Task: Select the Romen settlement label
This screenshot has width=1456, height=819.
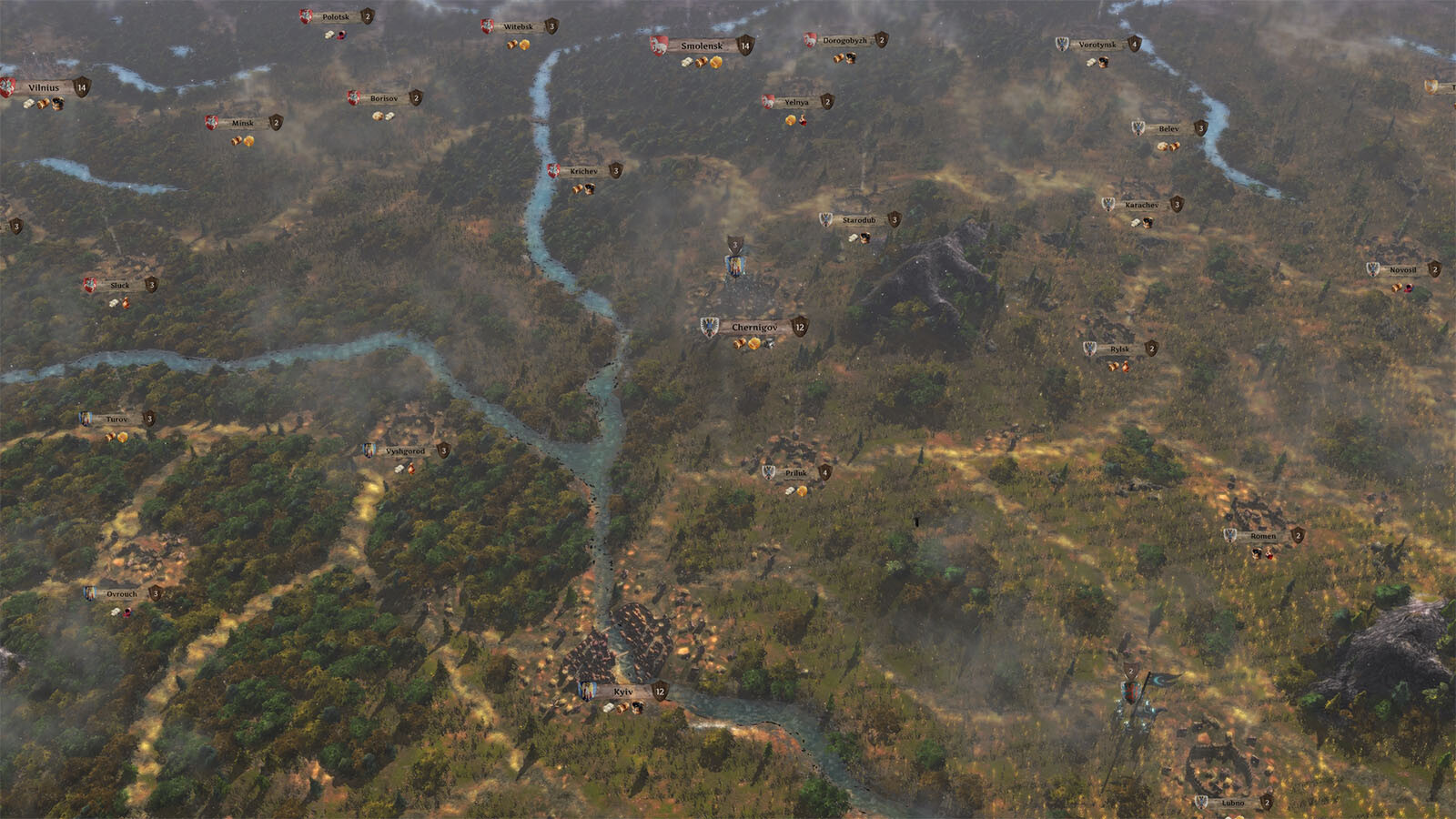Action: (x=1263, y=537)
